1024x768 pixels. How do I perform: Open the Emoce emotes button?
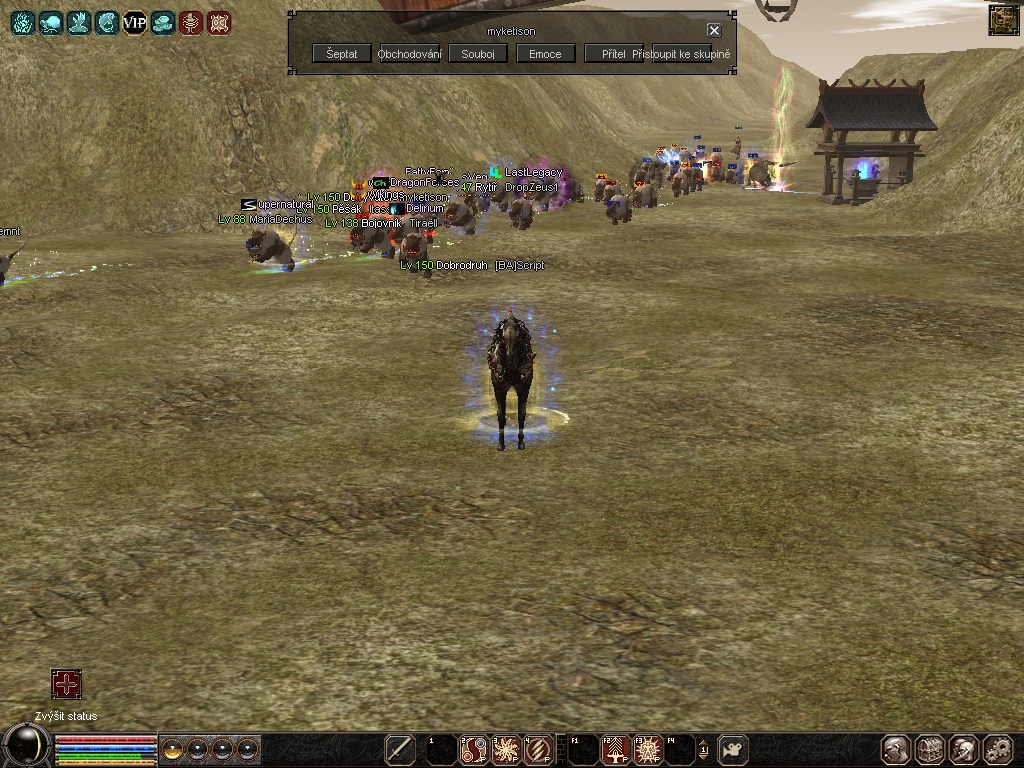click(x=545, y=54)
